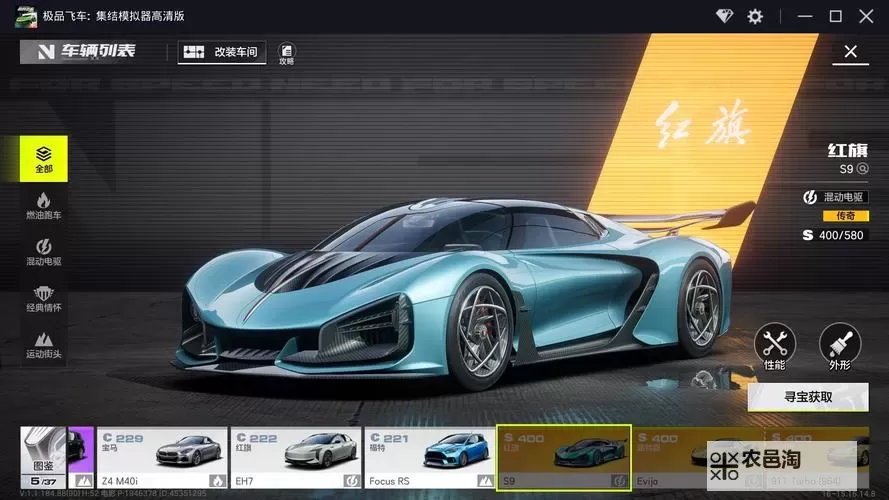The image size is (889, 500).
Task: Switch to the 燃油跑车 category
Action: coord(44,206)
